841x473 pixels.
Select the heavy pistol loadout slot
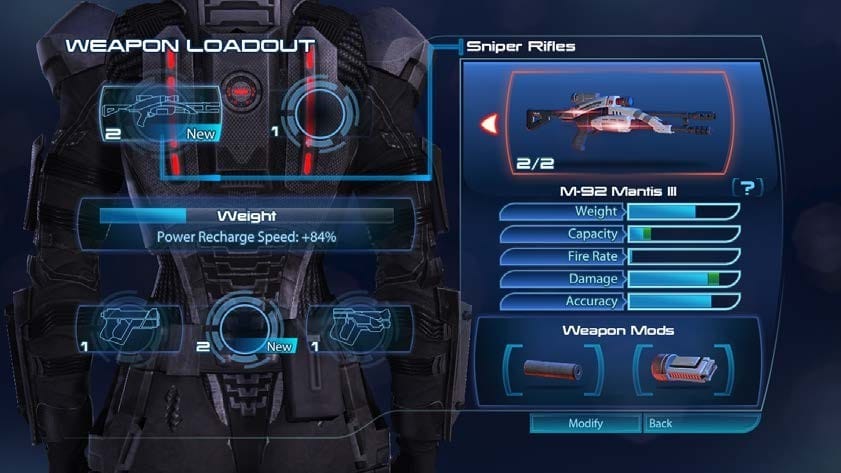129,325
